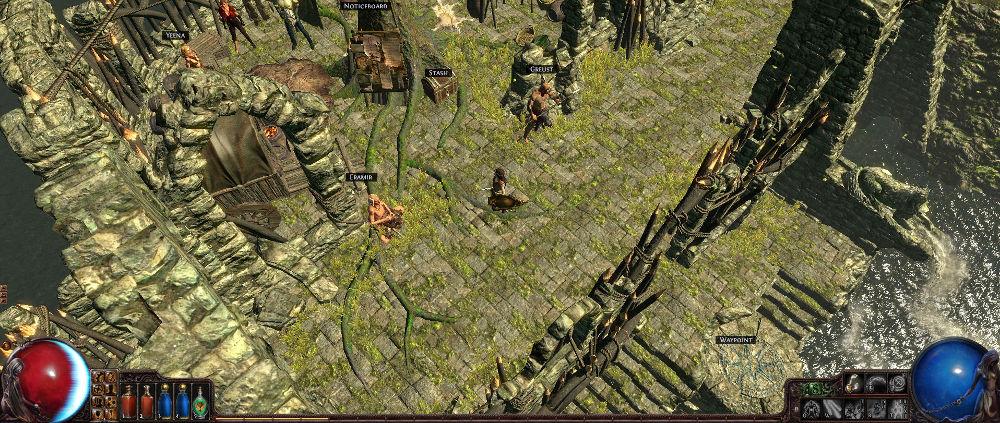Use the red life flask in slot 1

click(128, 401)
